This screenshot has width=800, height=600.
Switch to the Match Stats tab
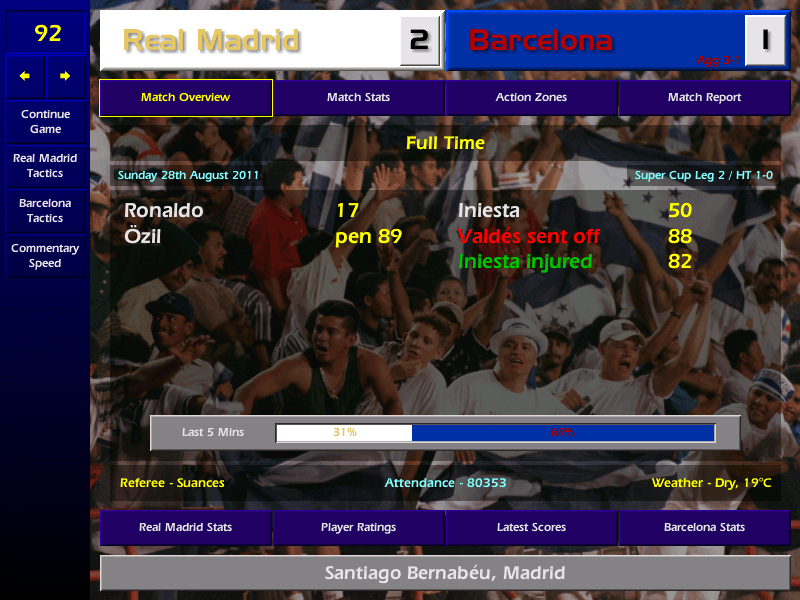[x=358, y=98]
